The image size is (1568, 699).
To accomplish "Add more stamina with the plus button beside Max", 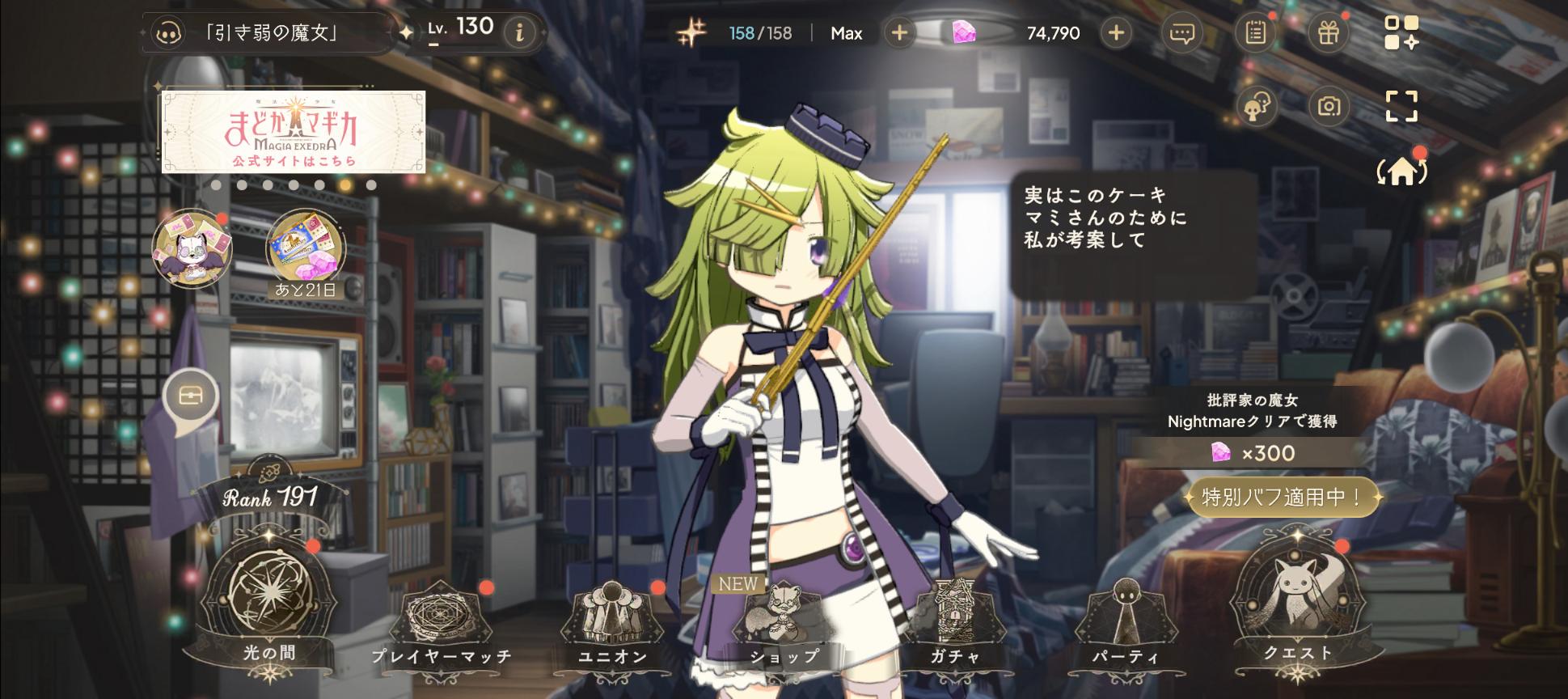I will coord(899,33).
